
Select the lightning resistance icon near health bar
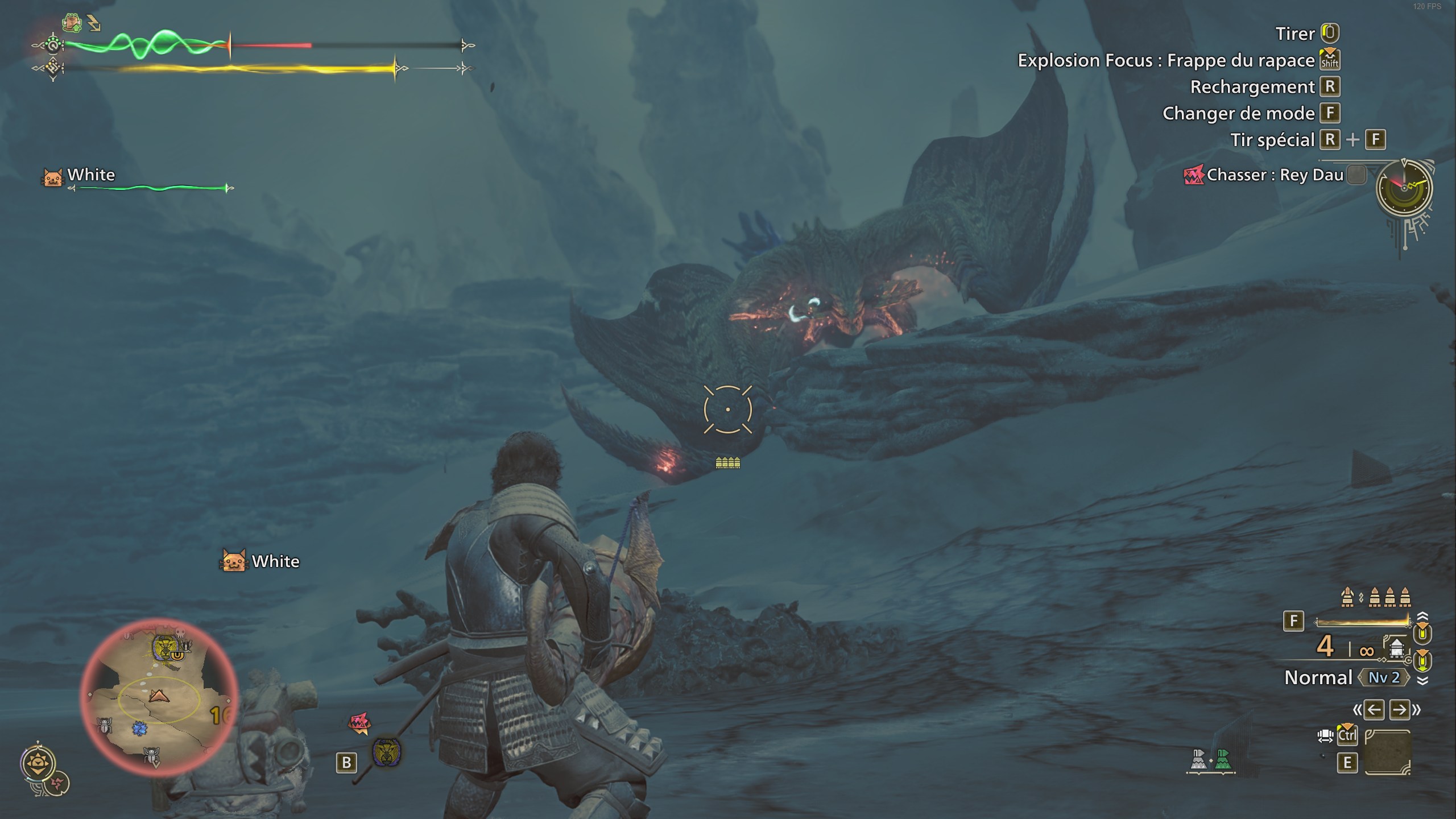(x=93, y=23)
